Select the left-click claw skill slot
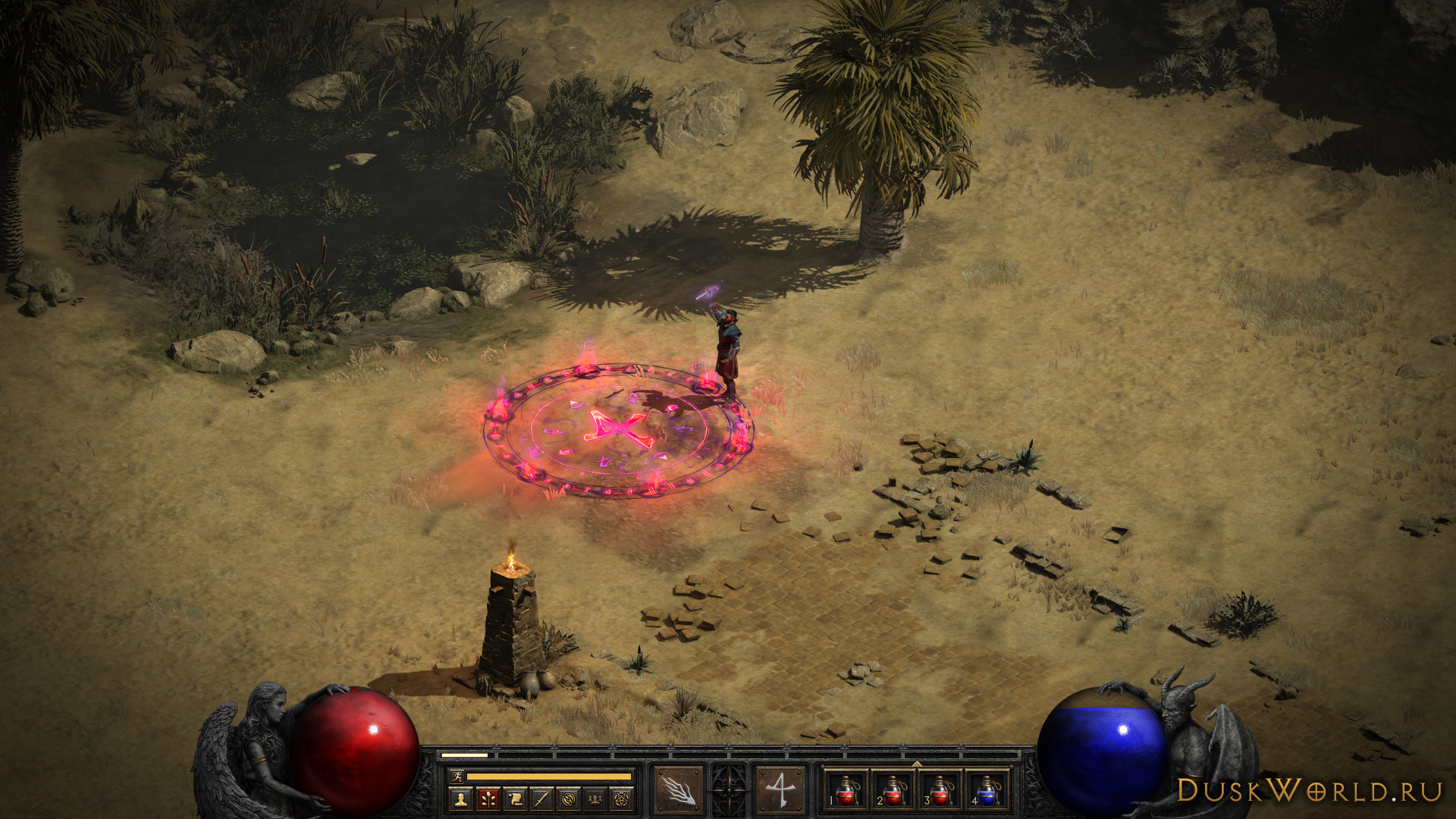 (x=677, y=790)
